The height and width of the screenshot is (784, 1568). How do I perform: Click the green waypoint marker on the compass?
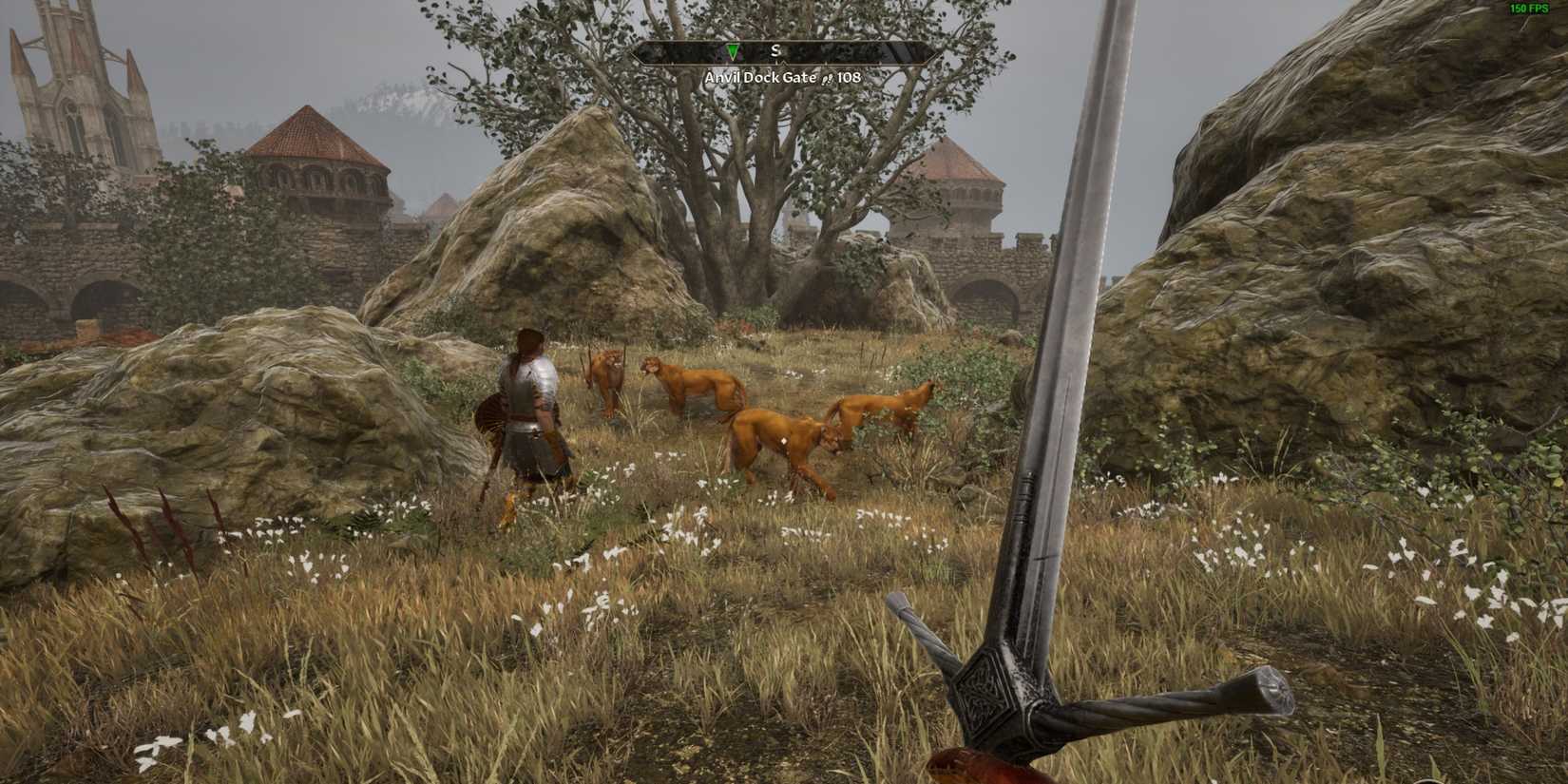click(x=733, y=52)
